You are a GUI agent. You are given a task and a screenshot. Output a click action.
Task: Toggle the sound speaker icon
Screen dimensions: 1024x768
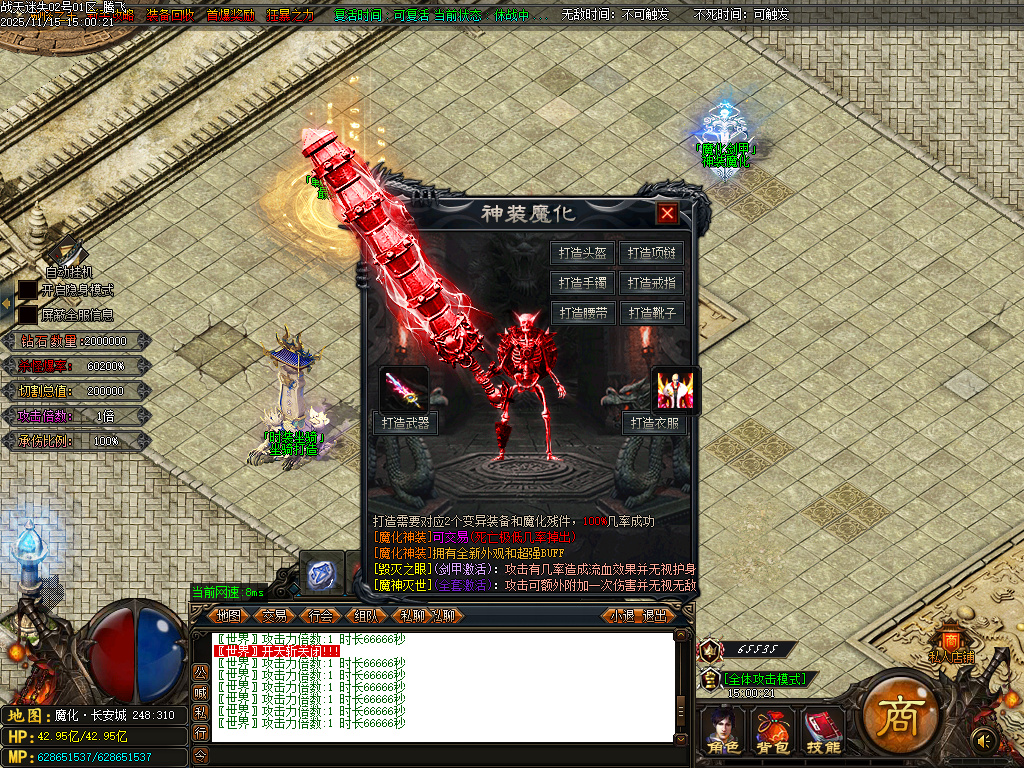pos(984,740)
